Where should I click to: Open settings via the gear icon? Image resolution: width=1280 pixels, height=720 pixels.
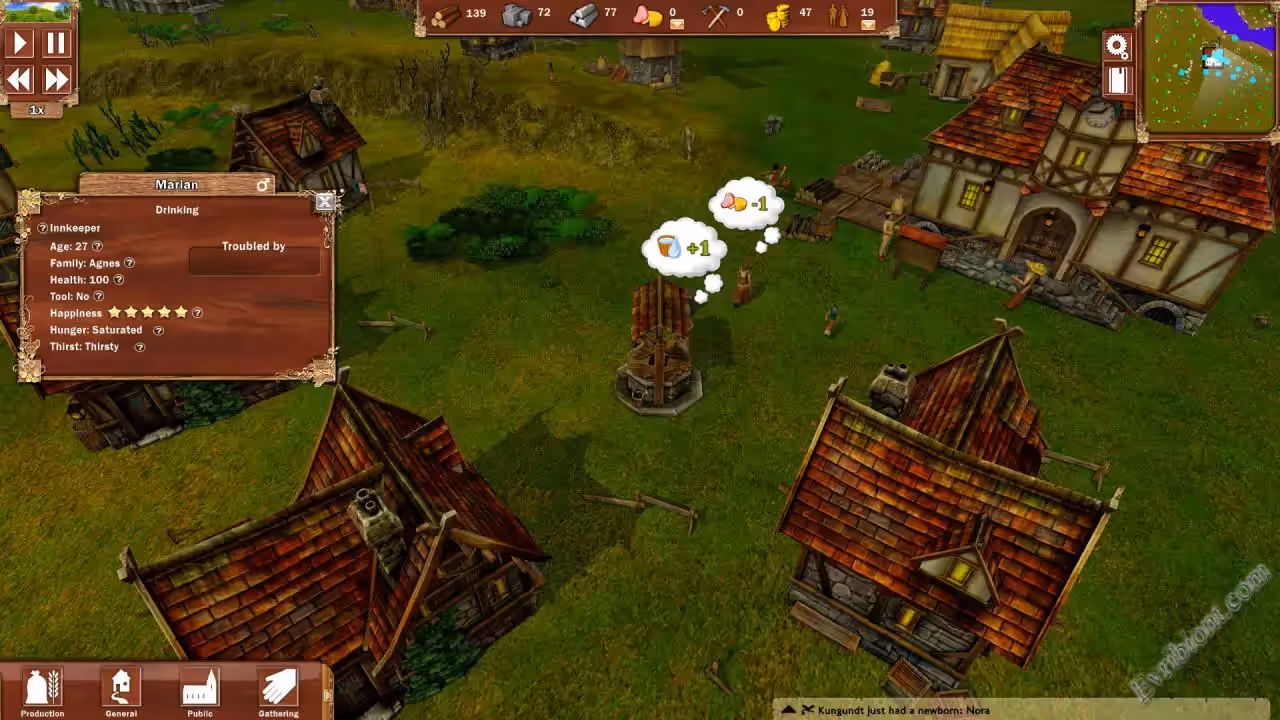(x=1117, y=45)
